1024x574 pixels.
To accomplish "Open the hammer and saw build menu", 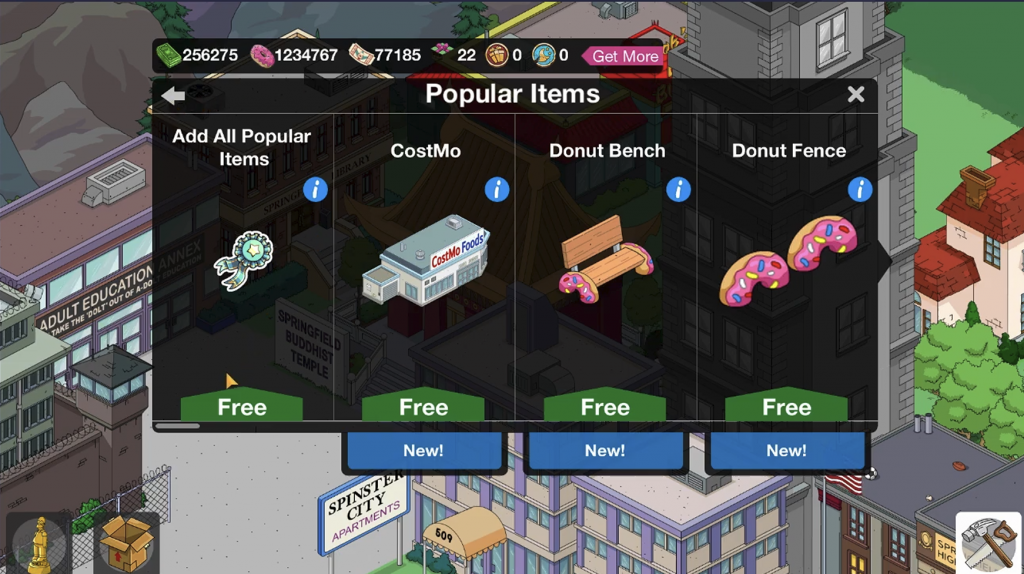I will (988, 543).
